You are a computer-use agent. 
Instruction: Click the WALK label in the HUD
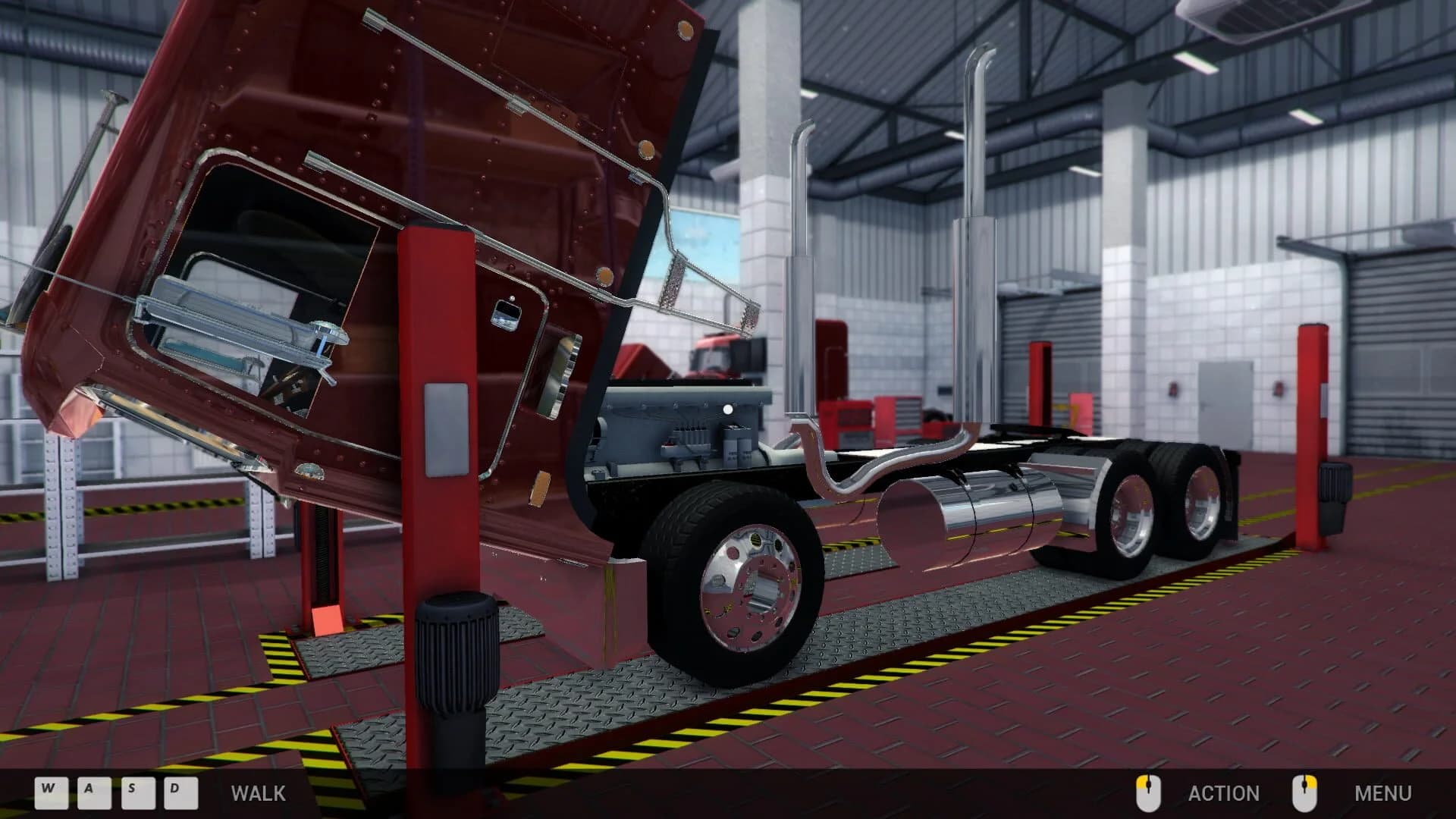258,794
